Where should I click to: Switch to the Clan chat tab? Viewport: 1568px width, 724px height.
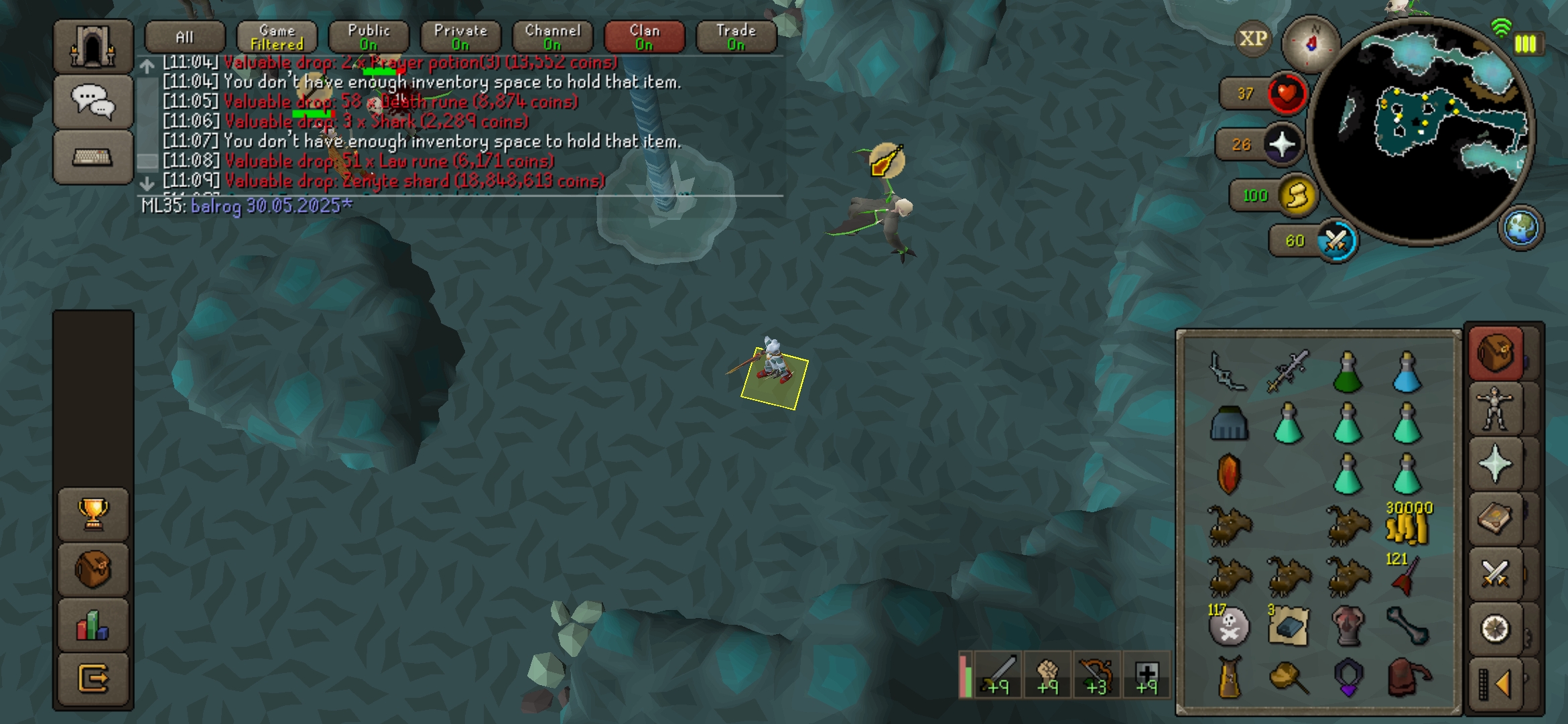tap(644, 37)
